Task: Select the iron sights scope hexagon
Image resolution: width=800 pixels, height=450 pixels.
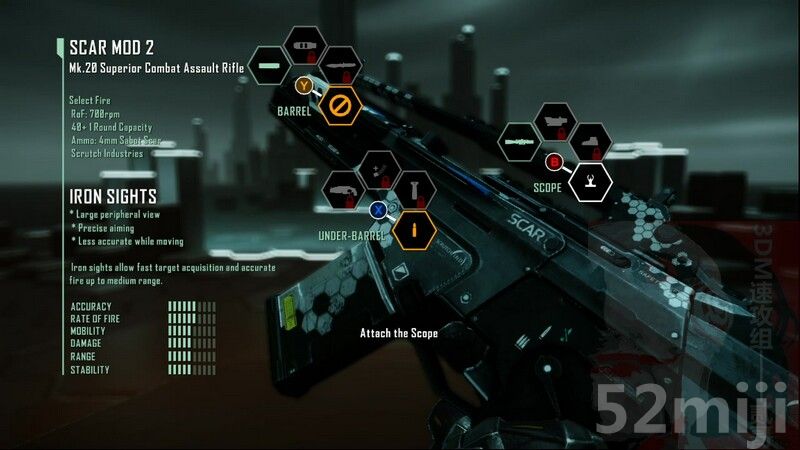Action: point(591,181)
